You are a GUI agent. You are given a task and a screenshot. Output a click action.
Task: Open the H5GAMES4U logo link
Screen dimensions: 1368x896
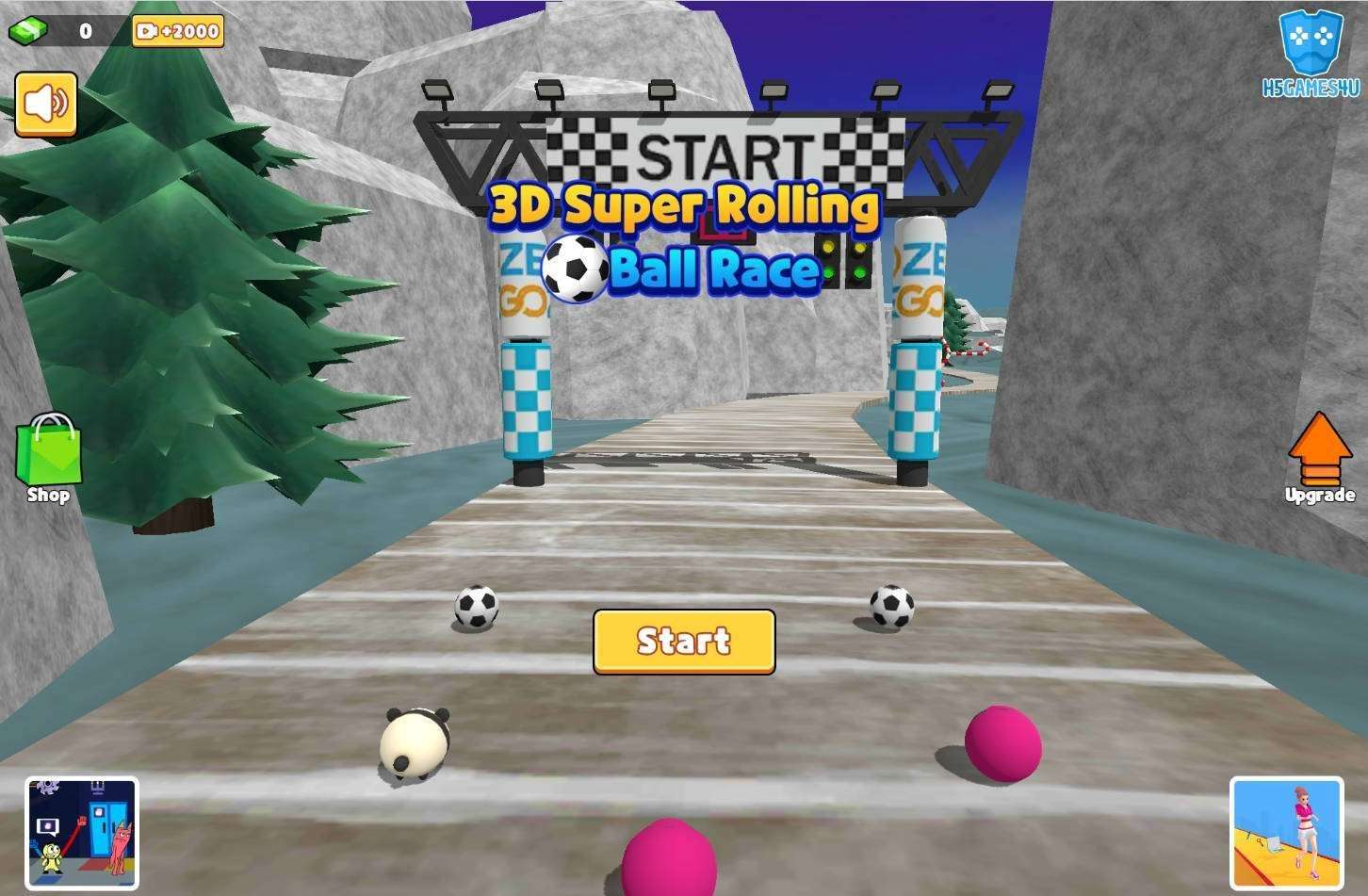click(1311, 53)
